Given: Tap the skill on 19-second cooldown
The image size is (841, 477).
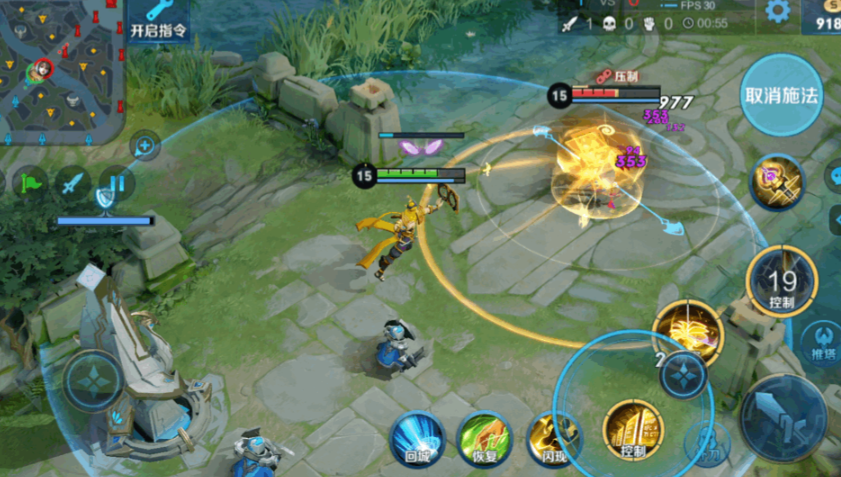Looking at the screenshot, I should [783, 283].
